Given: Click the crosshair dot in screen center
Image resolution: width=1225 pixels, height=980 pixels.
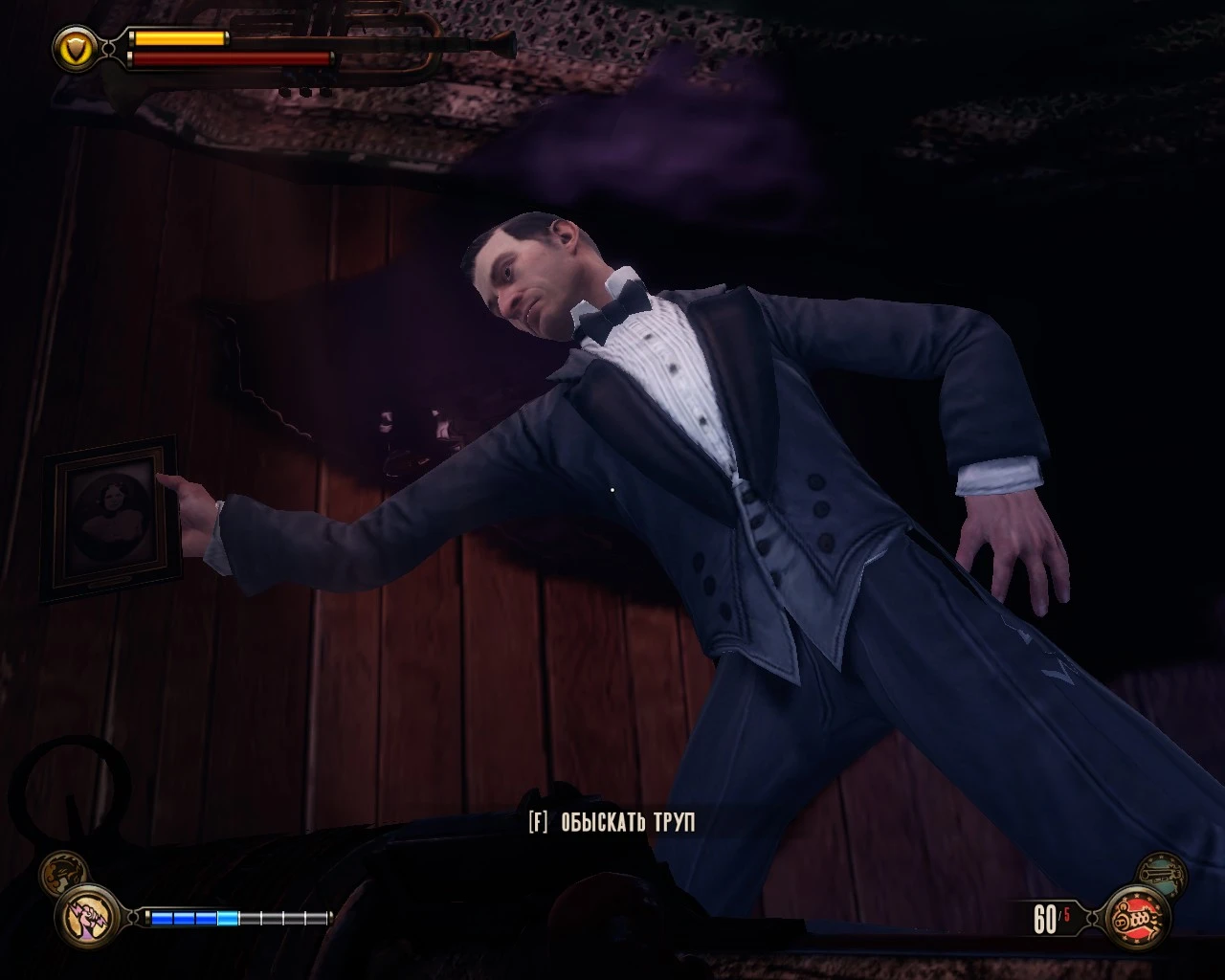Looking at the screenshot, I should click(612, 490).
